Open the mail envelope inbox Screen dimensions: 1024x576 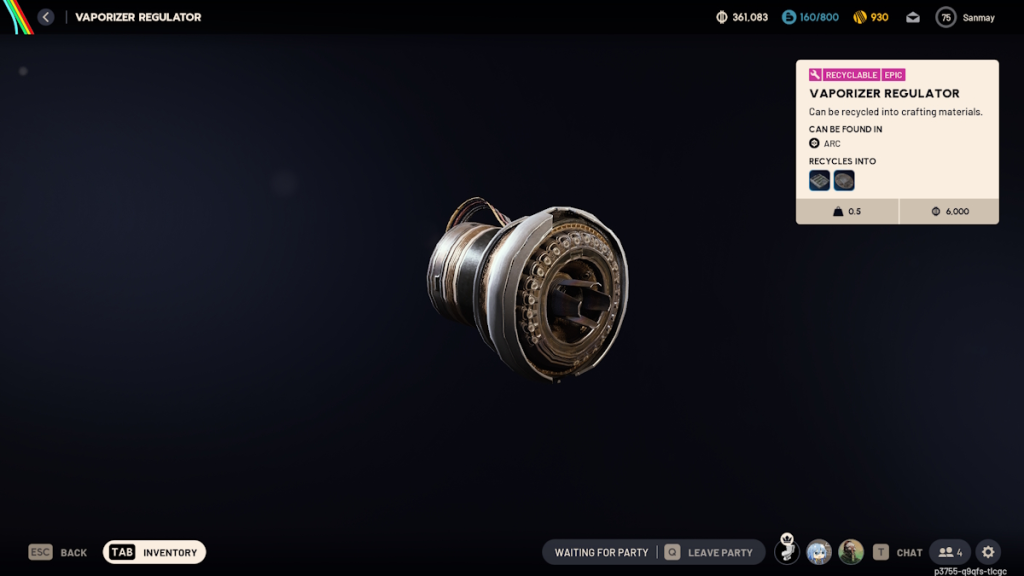913,17
